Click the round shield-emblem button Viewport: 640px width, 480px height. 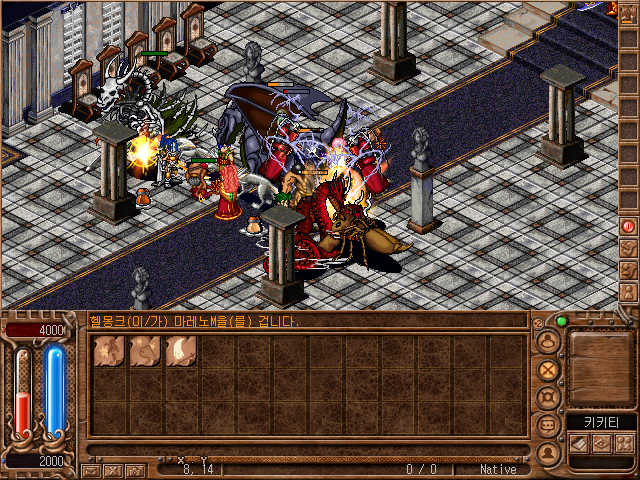pyautogui.click(x=547, y=397)
